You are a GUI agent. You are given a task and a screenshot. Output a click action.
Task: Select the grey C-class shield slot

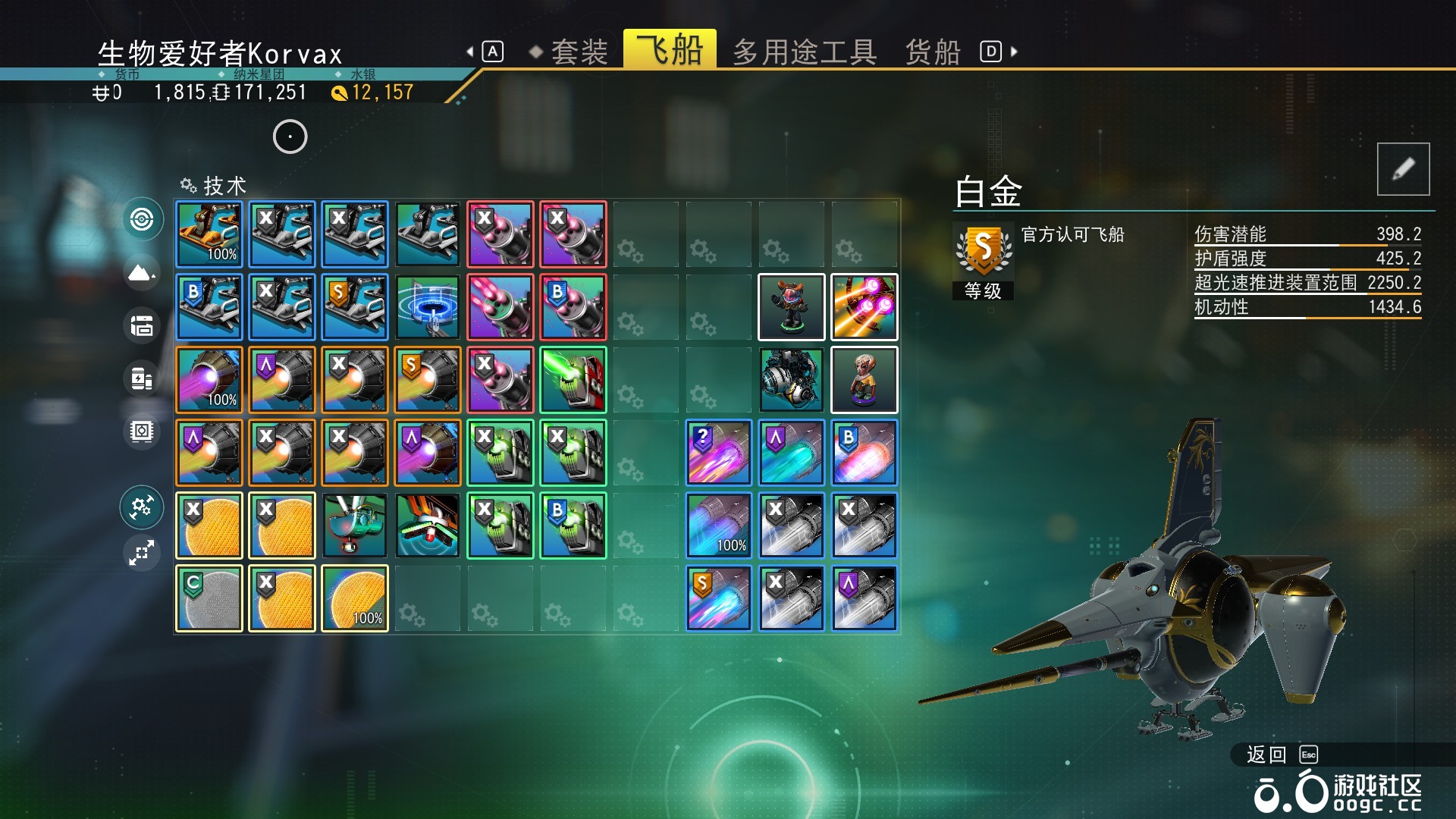tap(209, 598)
